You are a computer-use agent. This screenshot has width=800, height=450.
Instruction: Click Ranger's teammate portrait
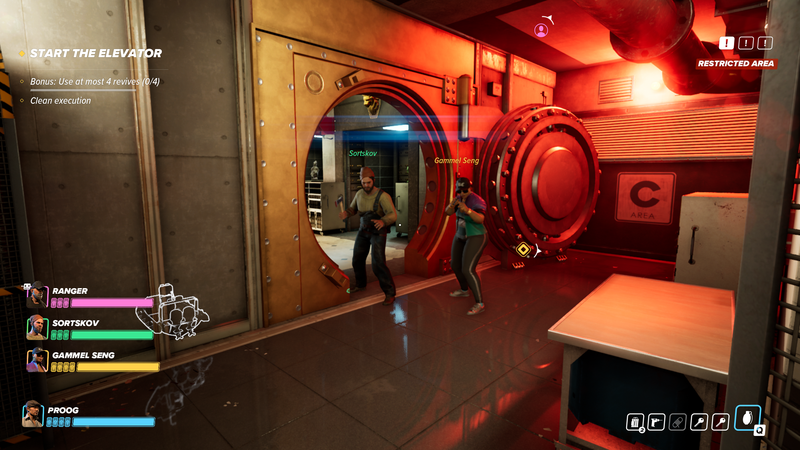37,294
